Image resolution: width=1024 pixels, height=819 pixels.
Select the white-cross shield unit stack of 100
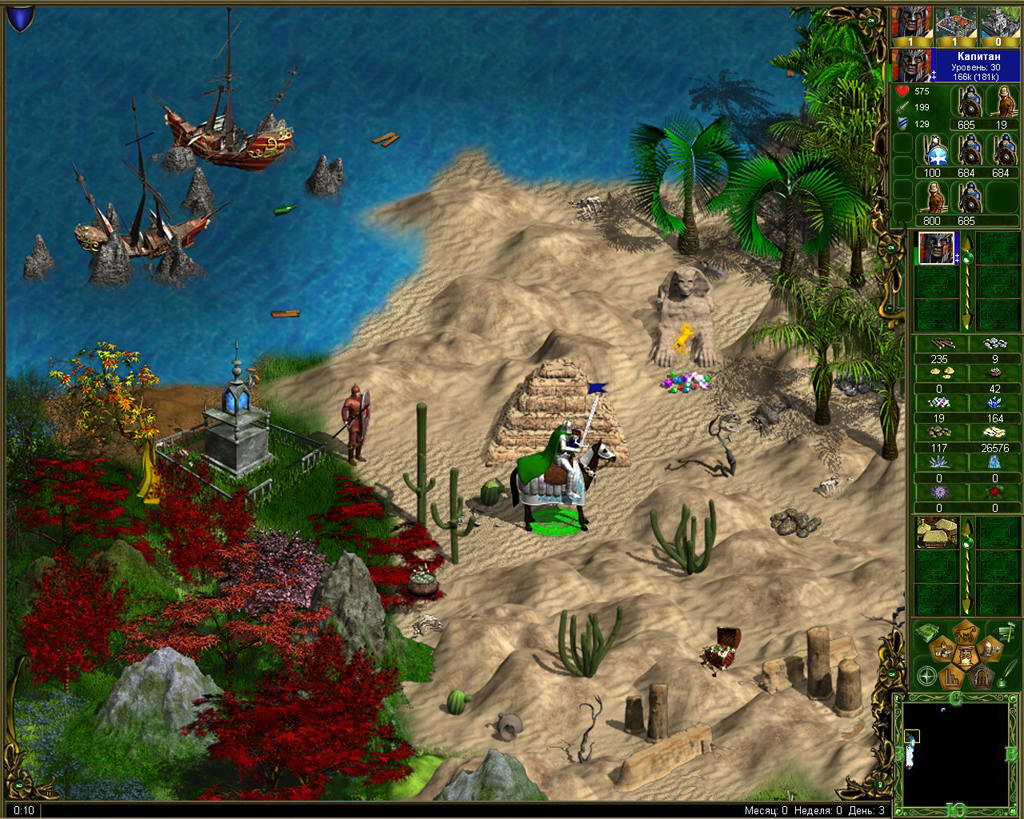click(937, 151)
